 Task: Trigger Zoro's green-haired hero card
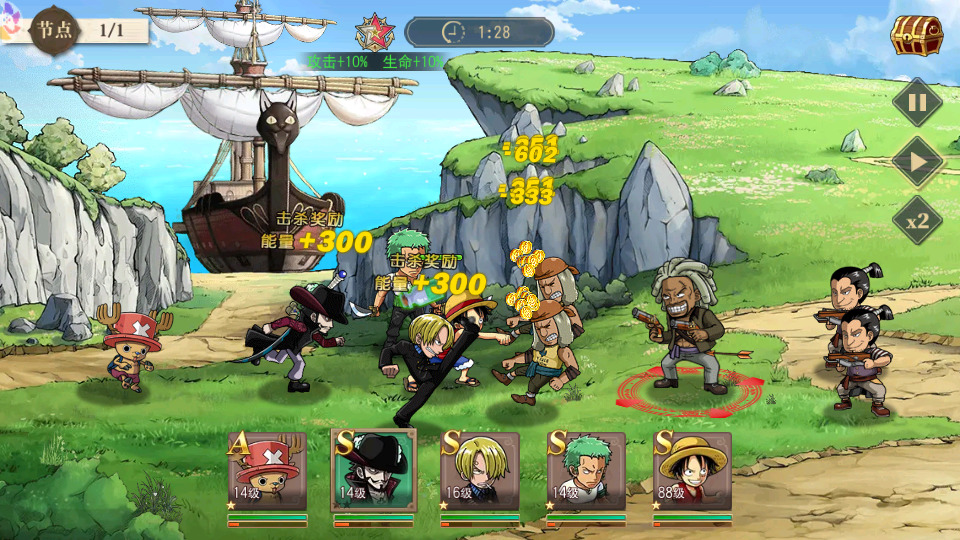586,471
